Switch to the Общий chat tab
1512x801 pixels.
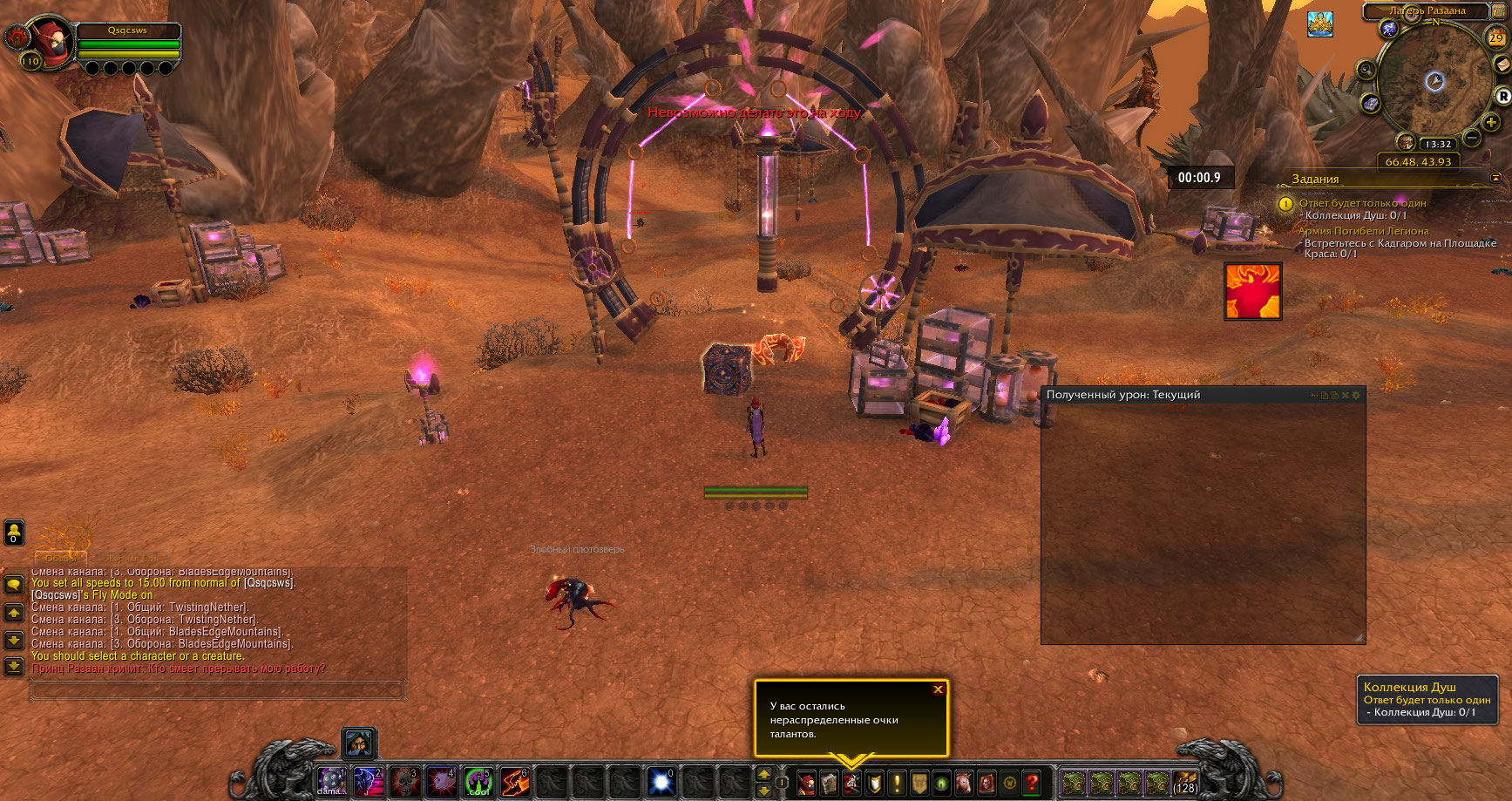point(60,558)
